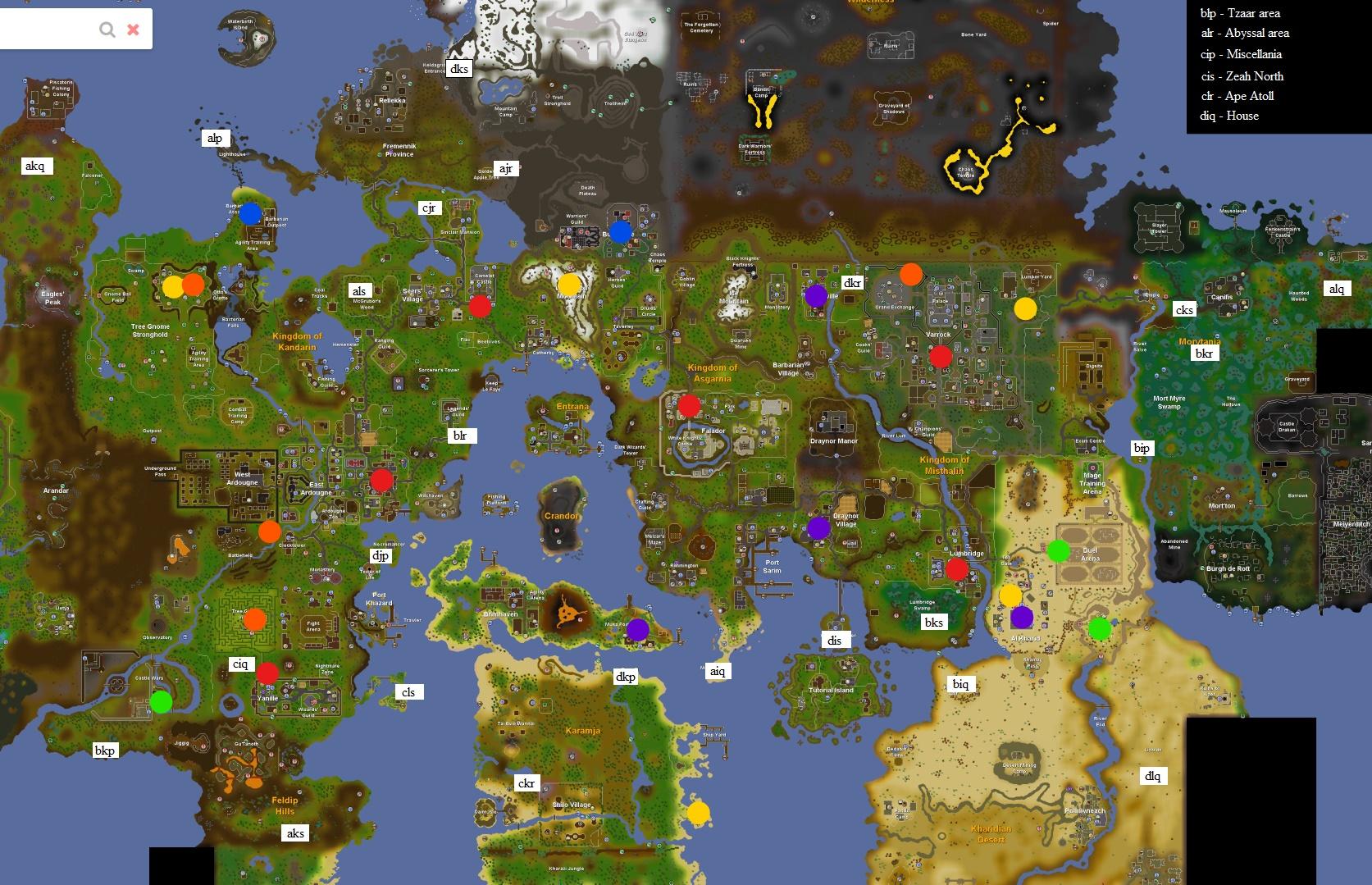Click the red X to clear search
The image size is (1372, 885).
[x=132, y=29]
